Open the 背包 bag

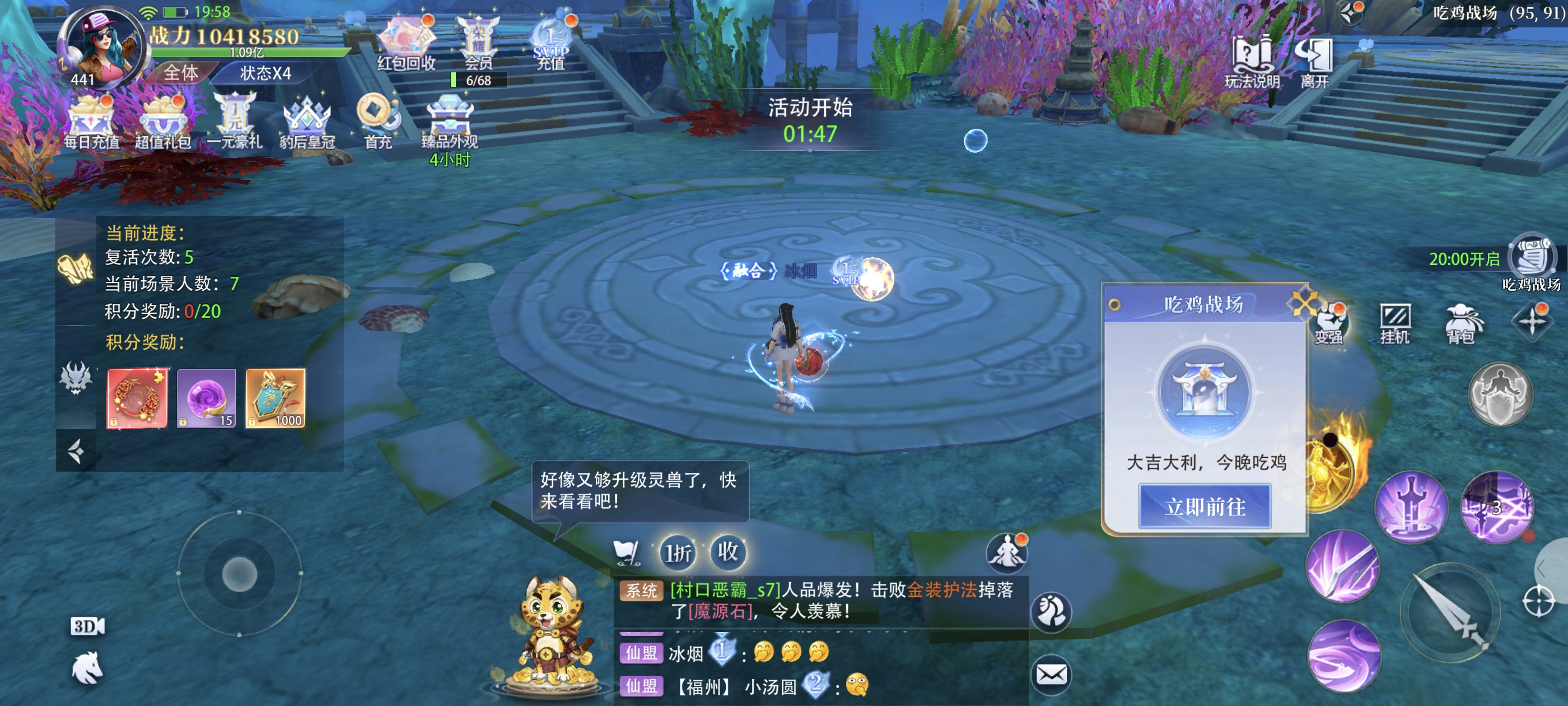coord(1462,323)
